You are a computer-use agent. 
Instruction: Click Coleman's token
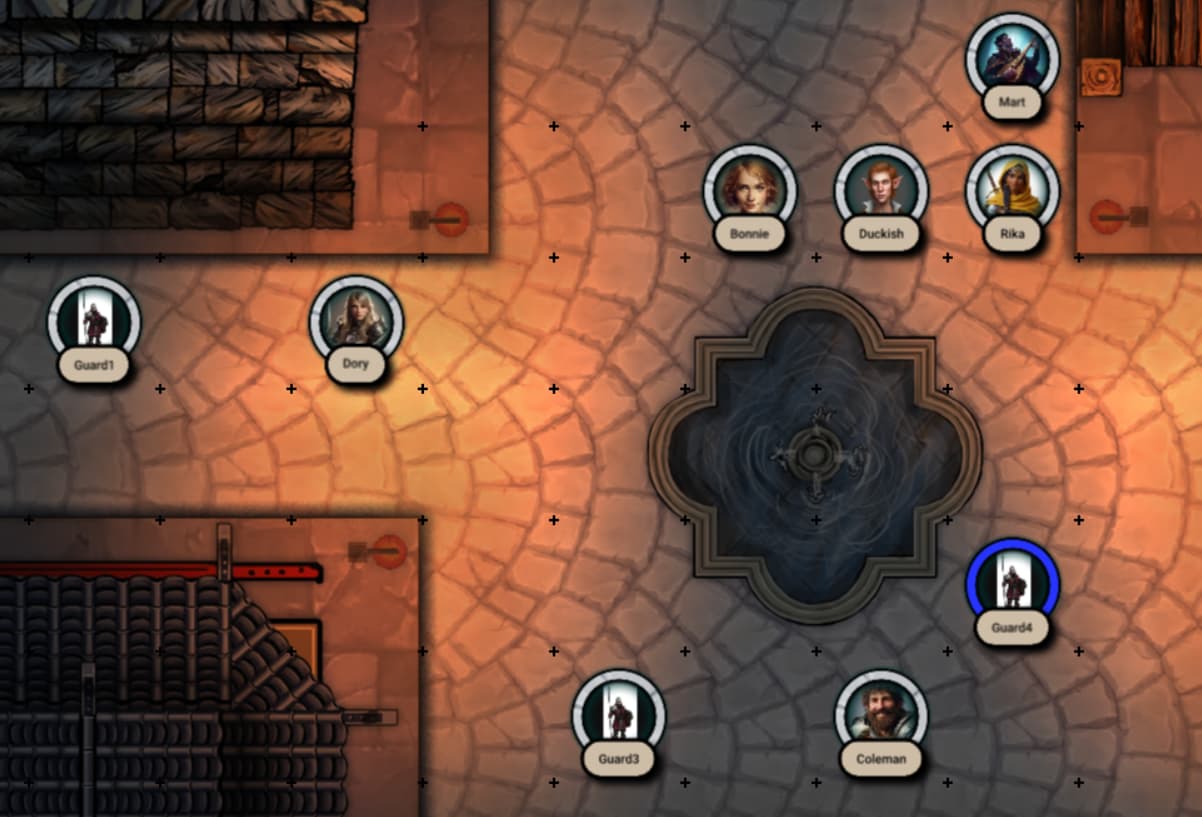click(881, 716)
